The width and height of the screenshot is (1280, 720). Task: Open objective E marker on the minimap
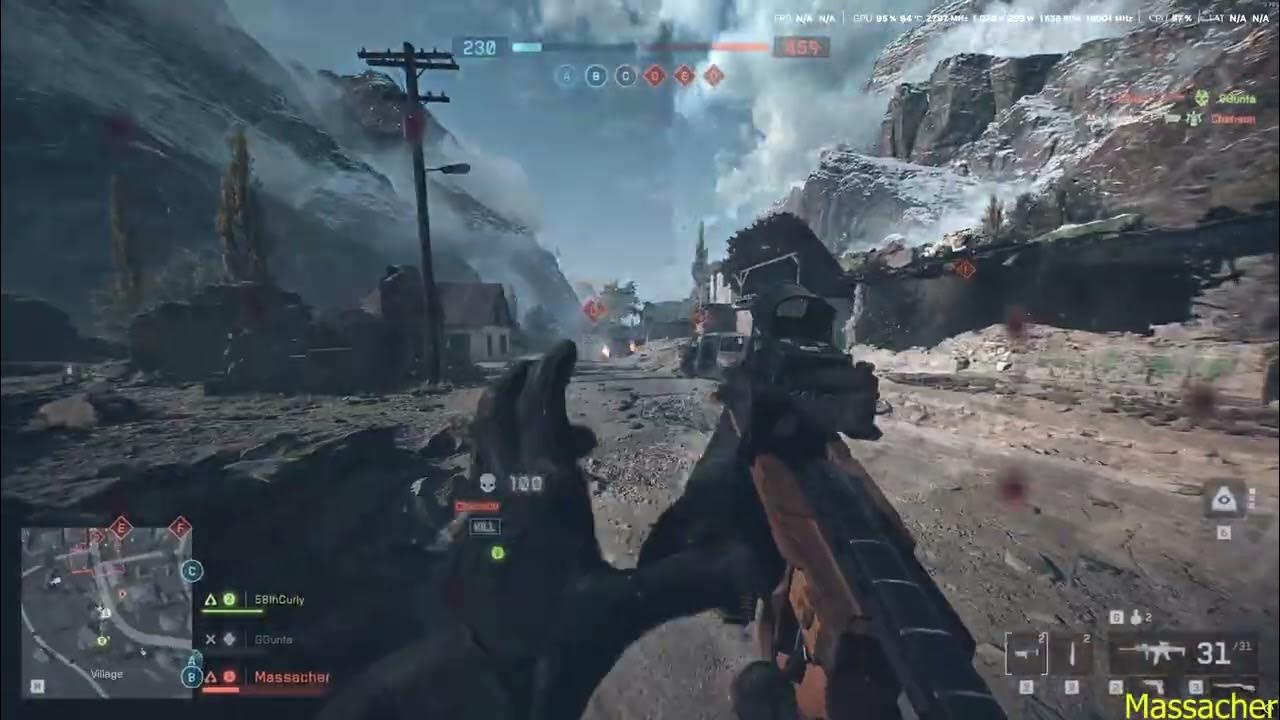[x=121, y=529]
